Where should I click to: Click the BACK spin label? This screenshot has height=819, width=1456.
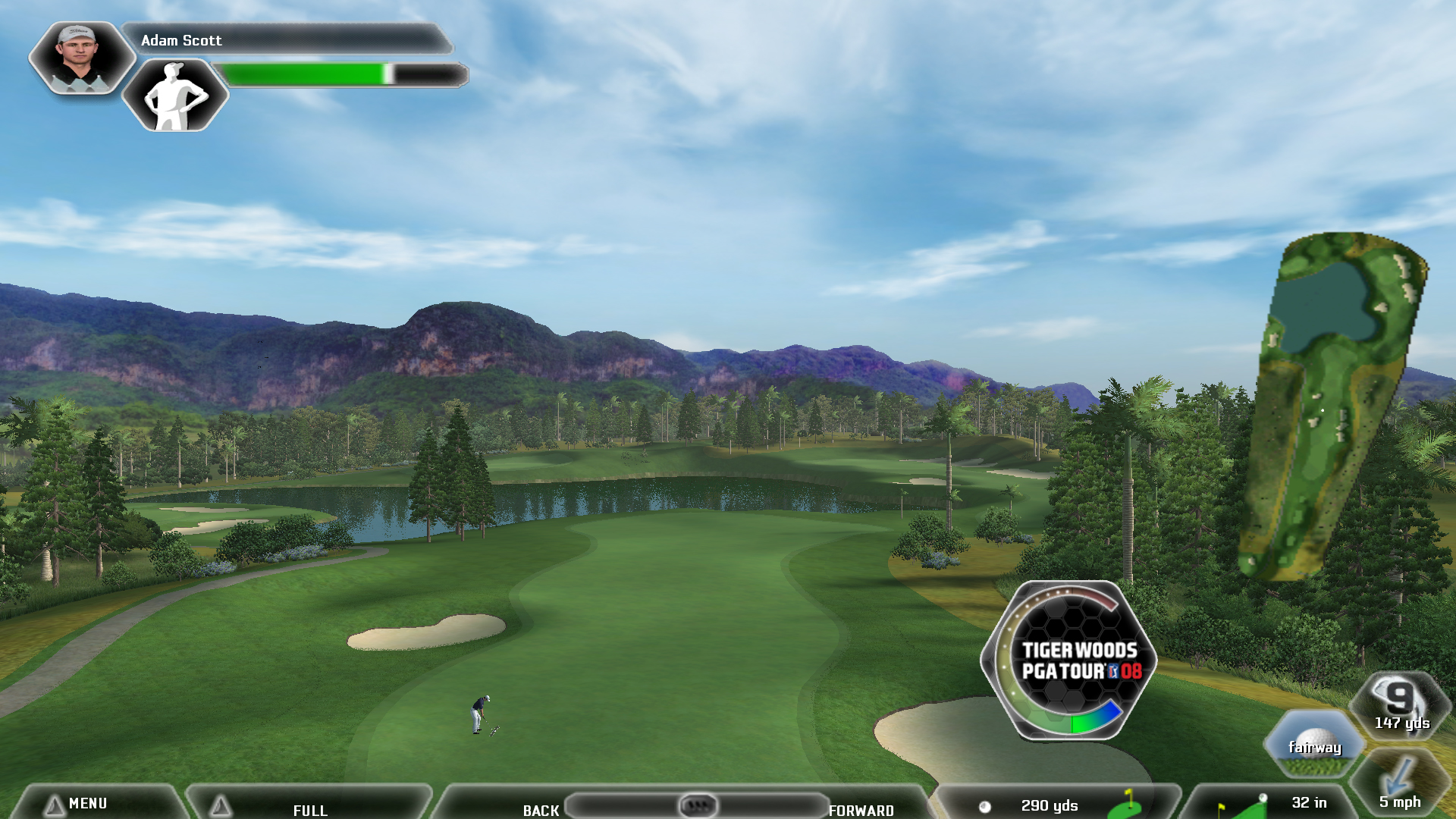click(x=541, y=810)
